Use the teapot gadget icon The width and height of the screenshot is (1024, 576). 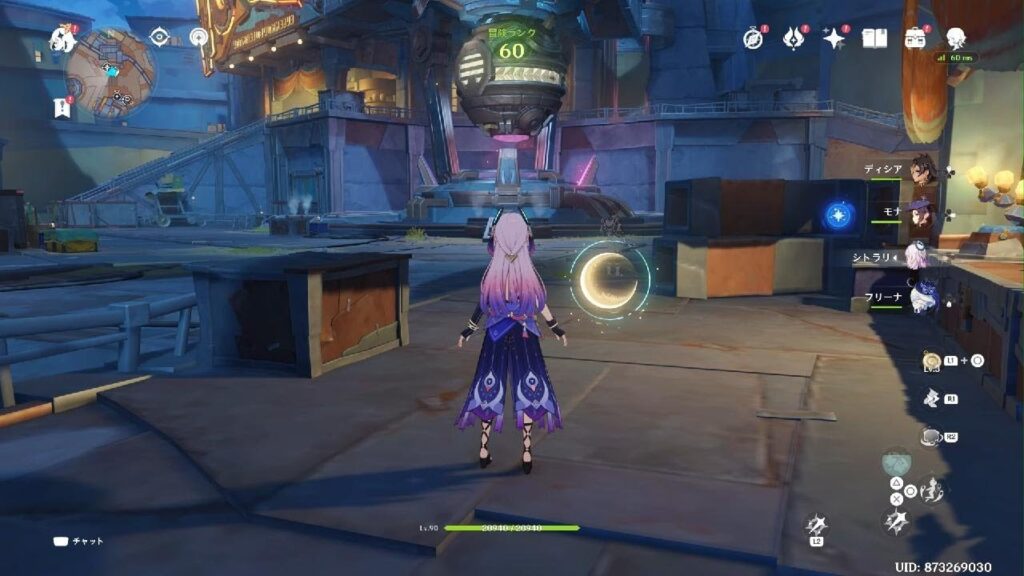pos(930,437)
